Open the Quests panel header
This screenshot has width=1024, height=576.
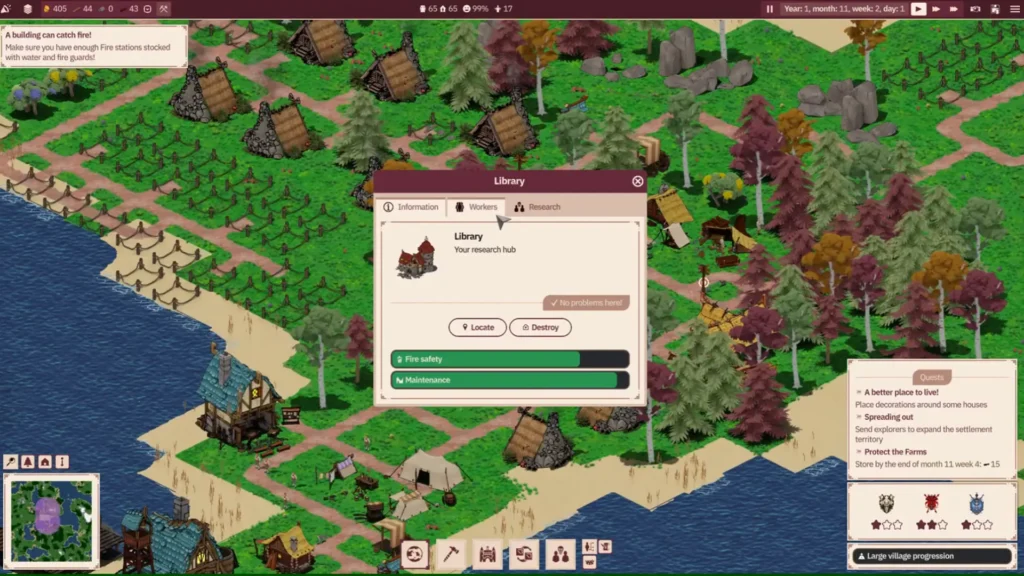click(931, 378)
